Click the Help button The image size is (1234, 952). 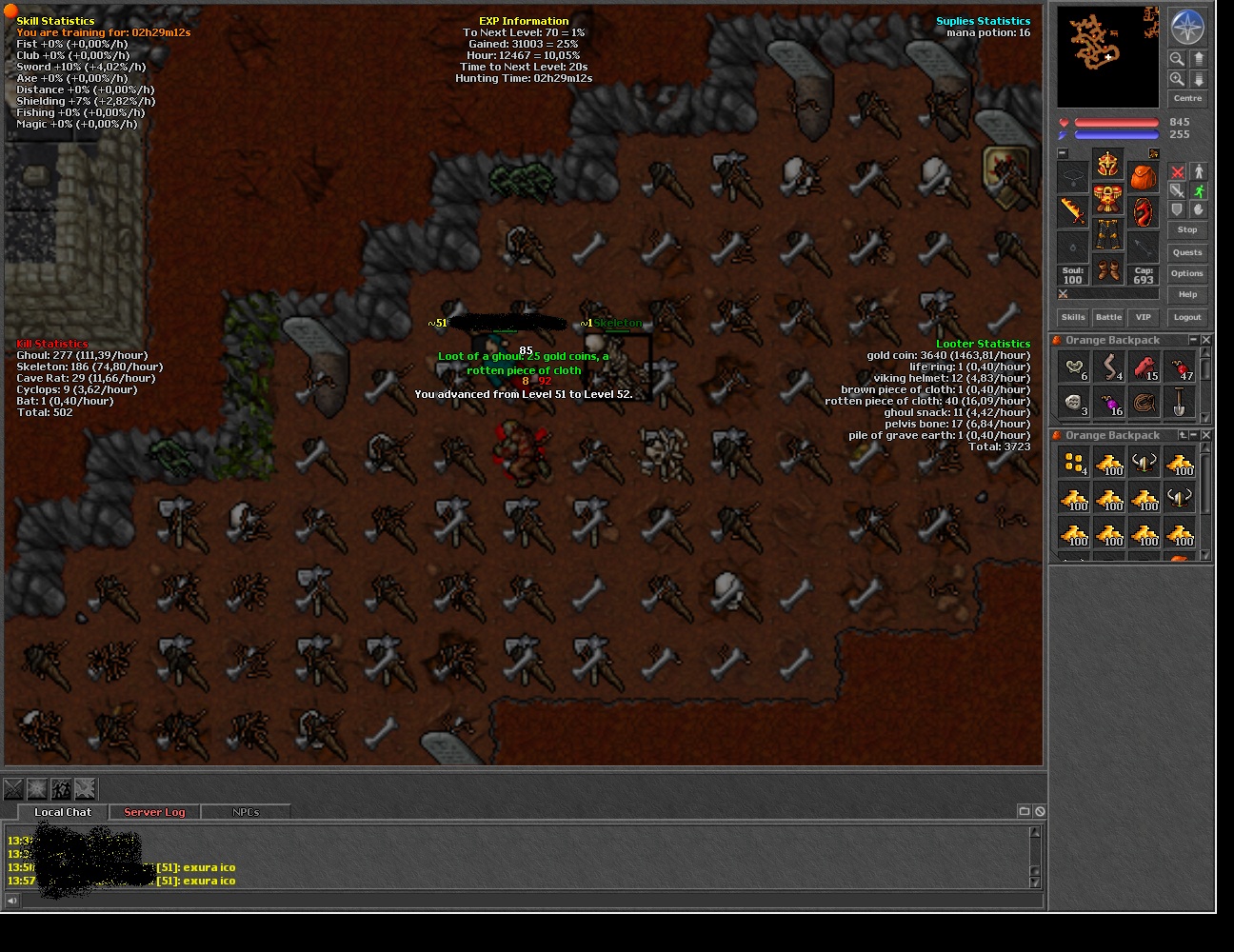(1186, 294)
